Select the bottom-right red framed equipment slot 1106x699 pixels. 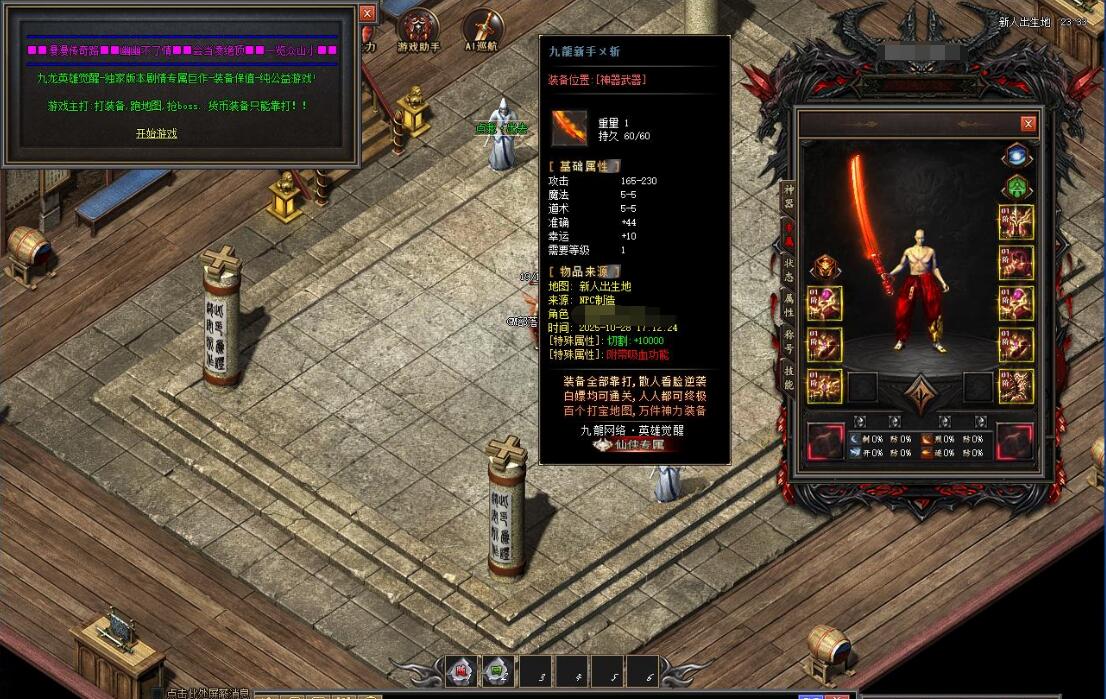[1014, 442]
